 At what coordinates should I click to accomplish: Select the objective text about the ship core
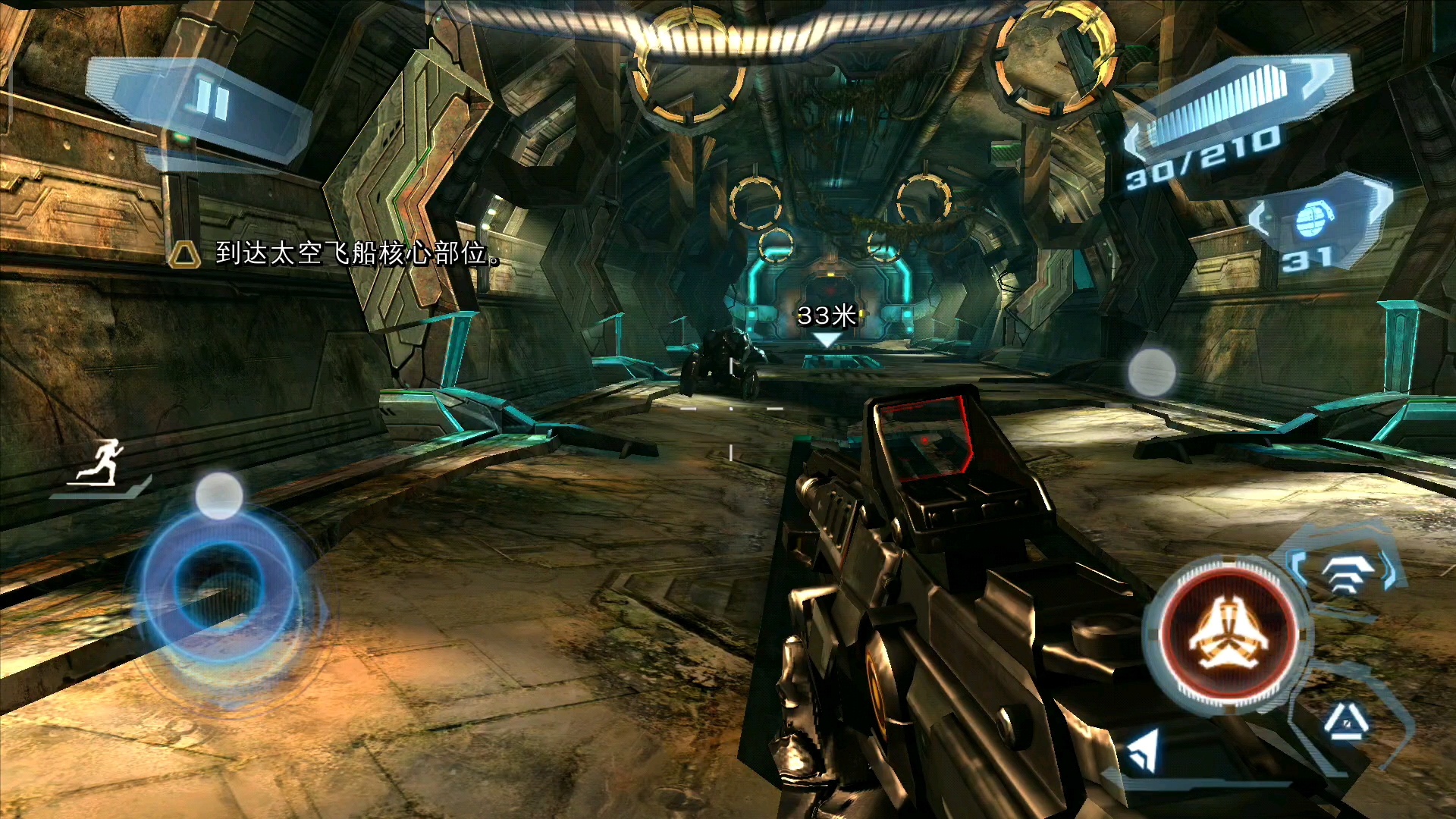(356, 253)
